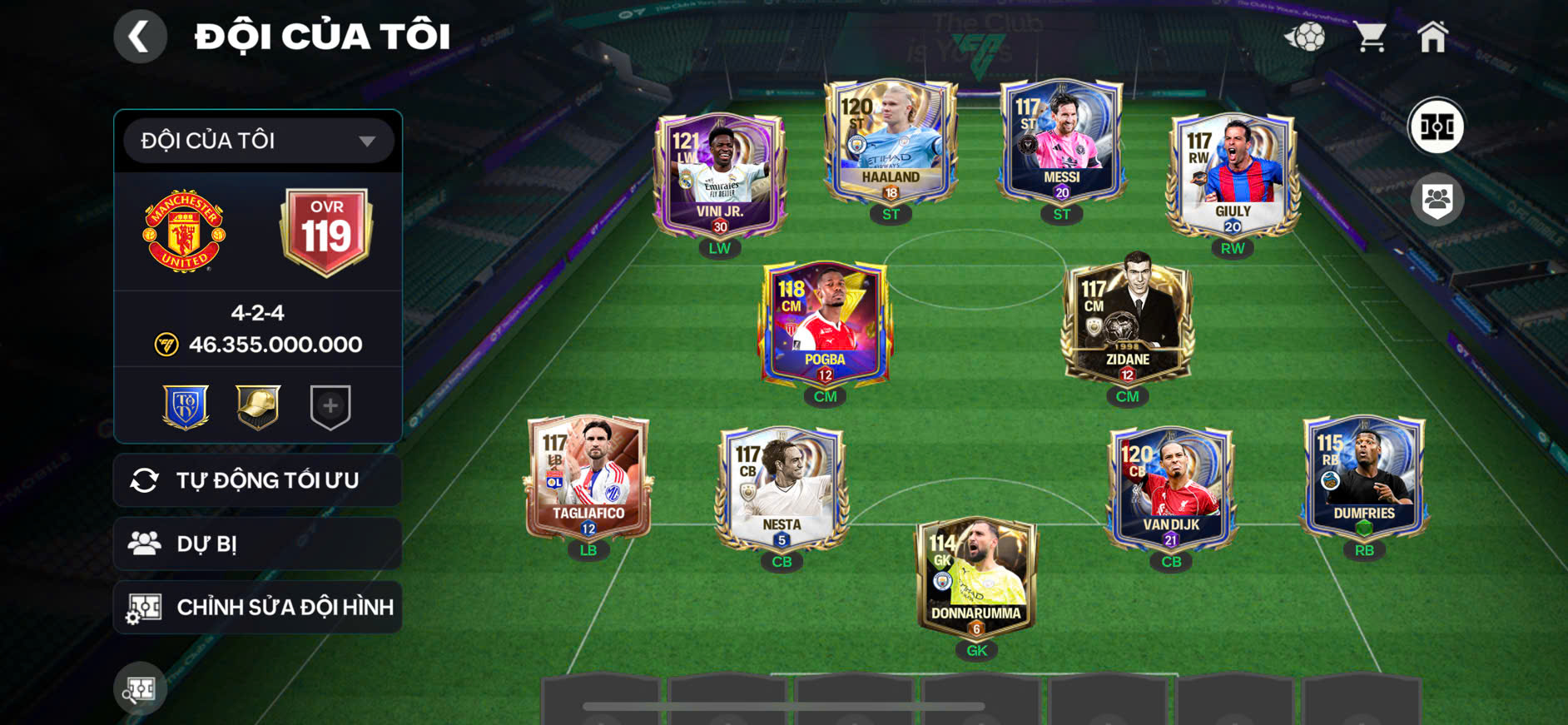The width and height of the screenshot is (1568, 725).
Task: Choose the Nesta centre back card
Action: point(782,489)
